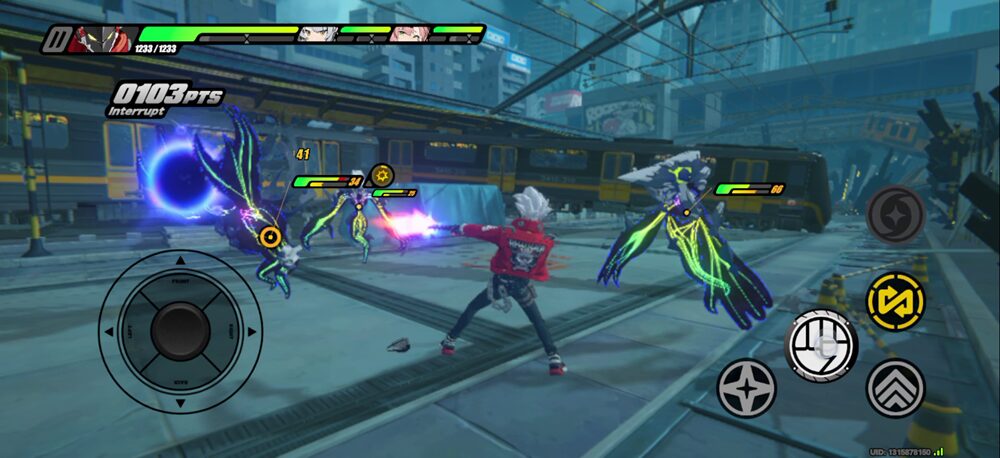Use the four-point star special attack

point(746,388)
